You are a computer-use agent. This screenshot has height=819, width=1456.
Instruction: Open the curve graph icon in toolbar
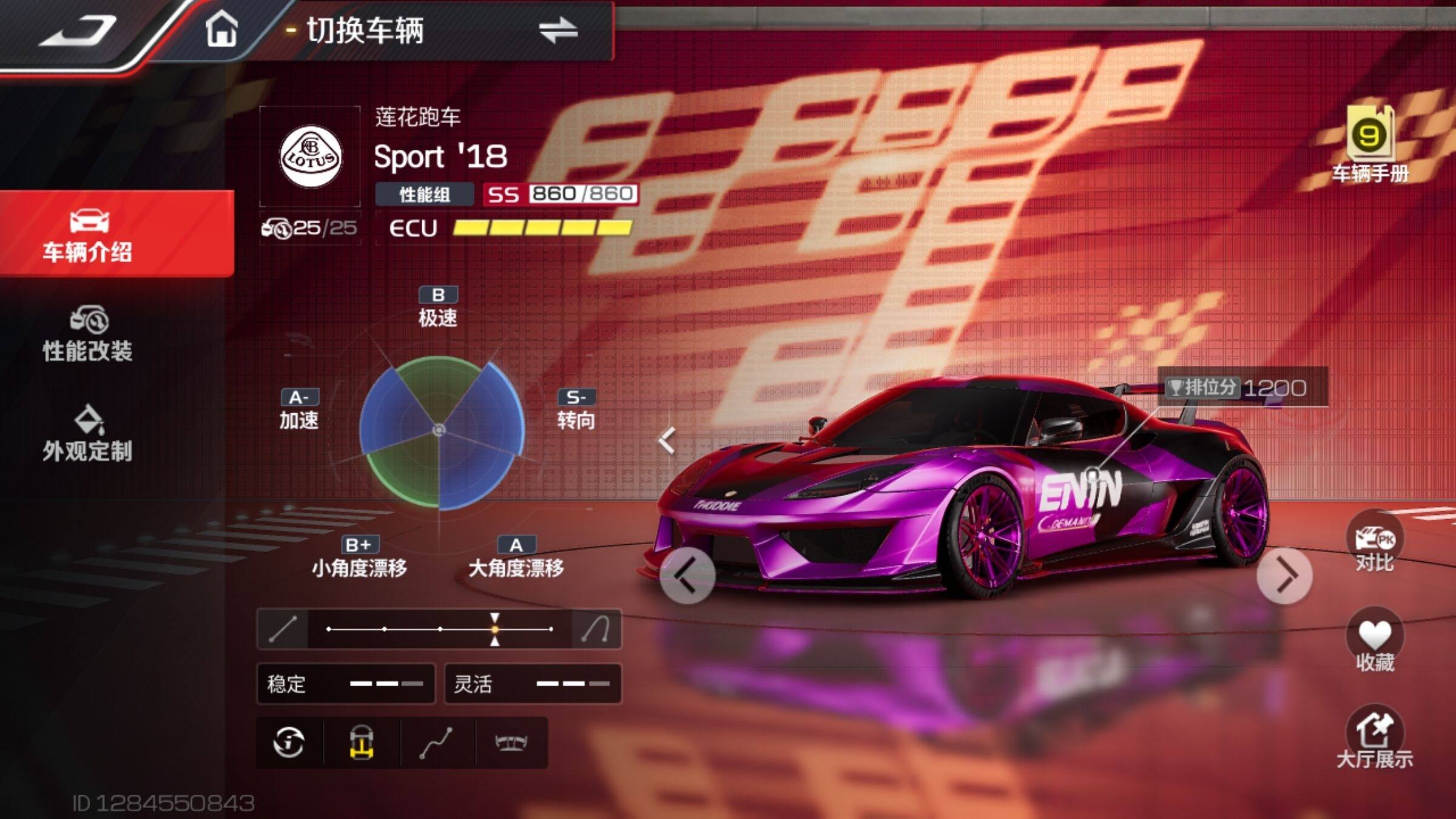tap(436, 742)
